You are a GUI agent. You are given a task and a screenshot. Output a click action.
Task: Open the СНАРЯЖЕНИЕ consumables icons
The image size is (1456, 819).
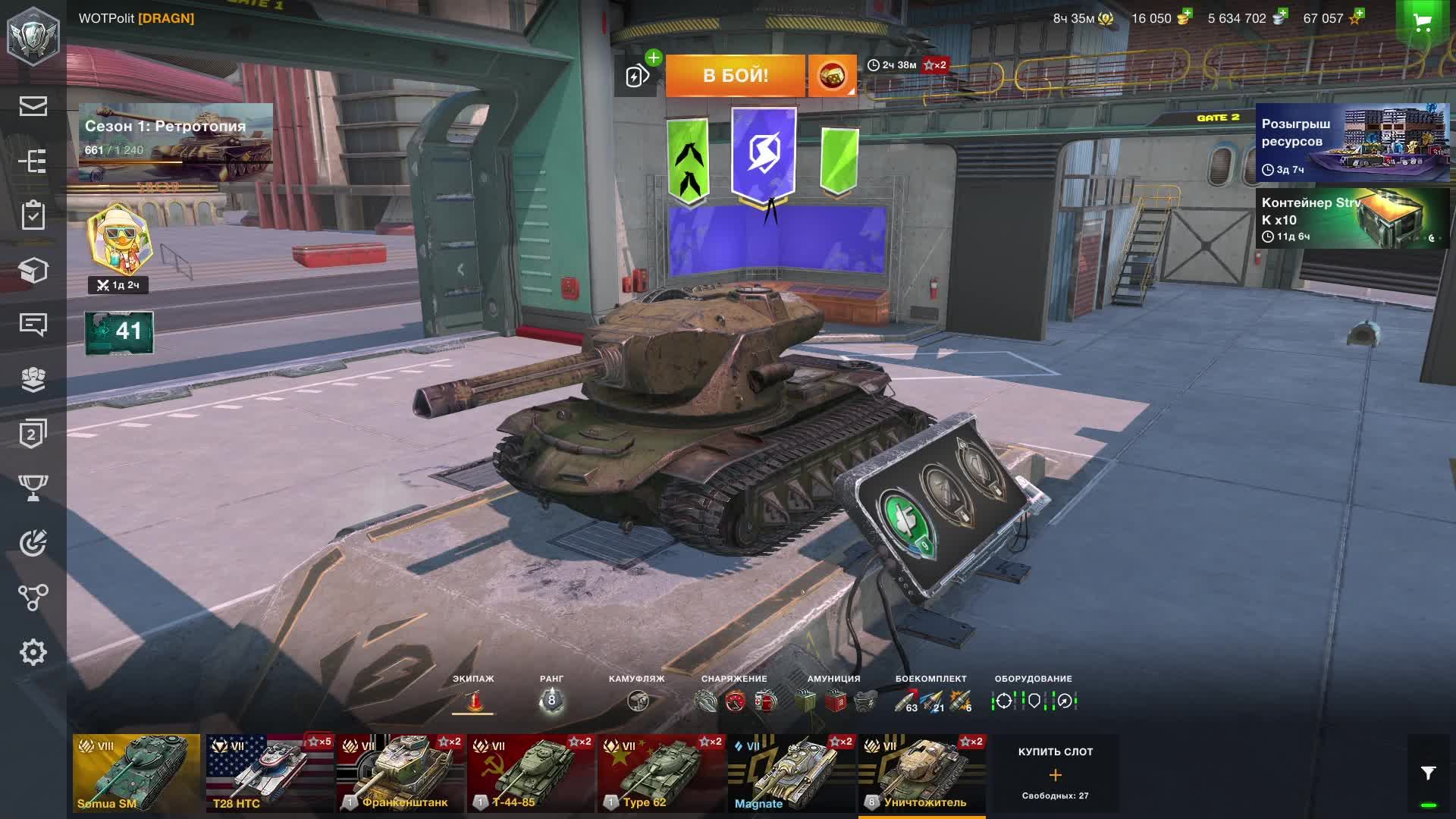(x=733, y=701)
